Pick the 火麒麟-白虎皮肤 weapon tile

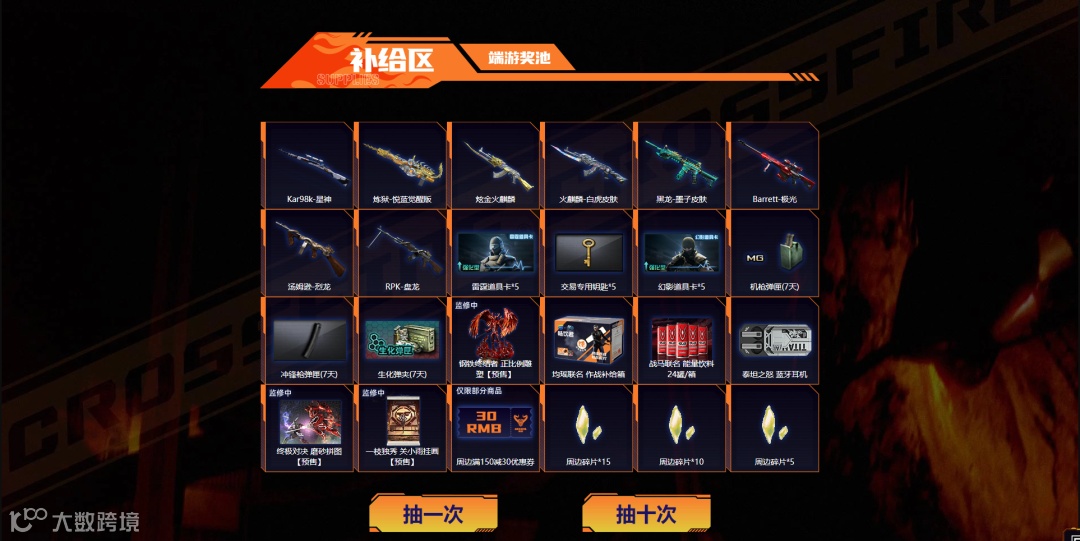[x=587, y=165]
